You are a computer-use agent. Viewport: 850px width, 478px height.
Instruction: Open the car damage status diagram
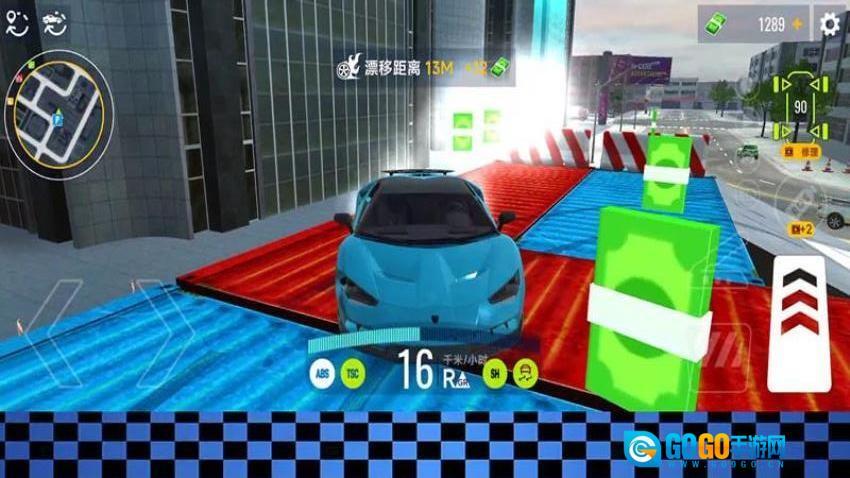(800, 105)
